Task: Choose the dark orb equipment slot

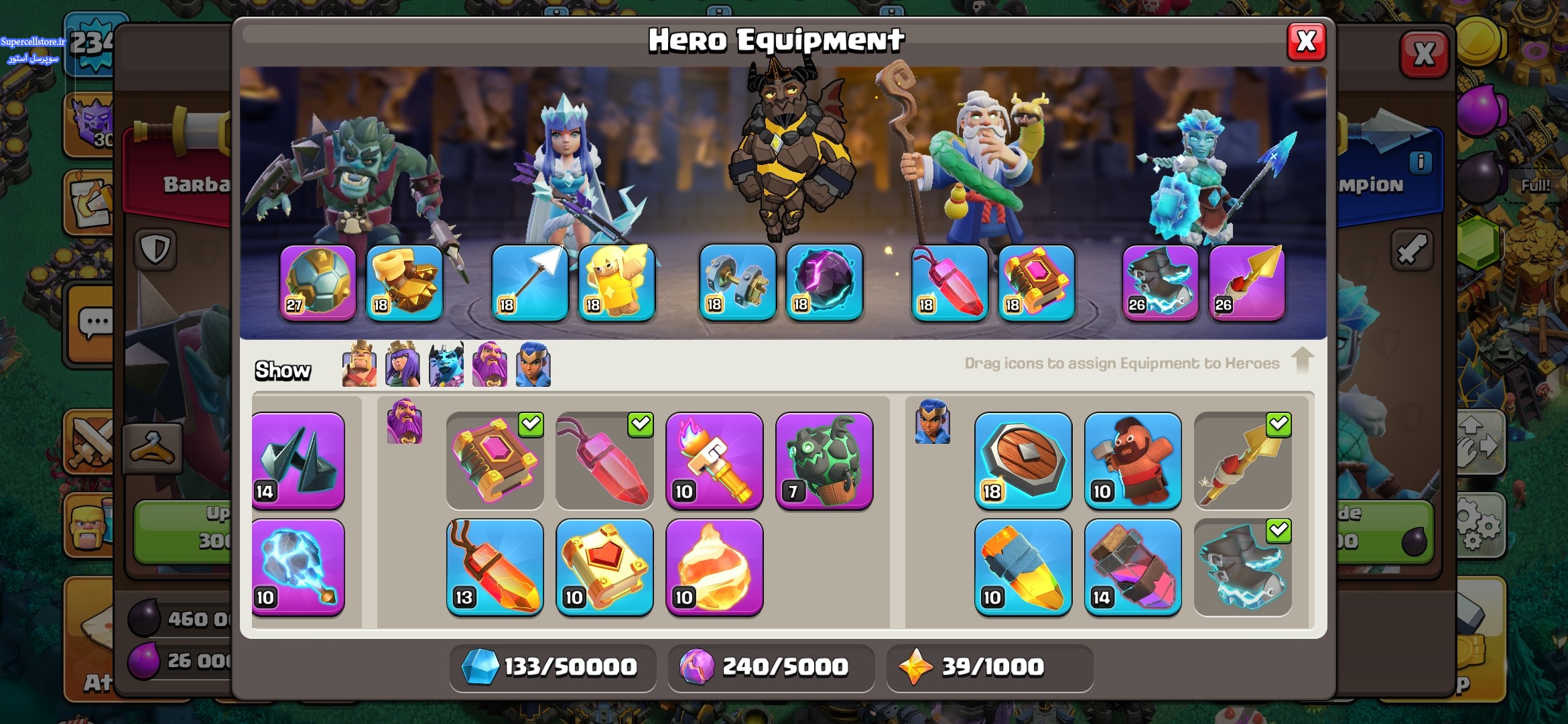Action: (824, 282)
